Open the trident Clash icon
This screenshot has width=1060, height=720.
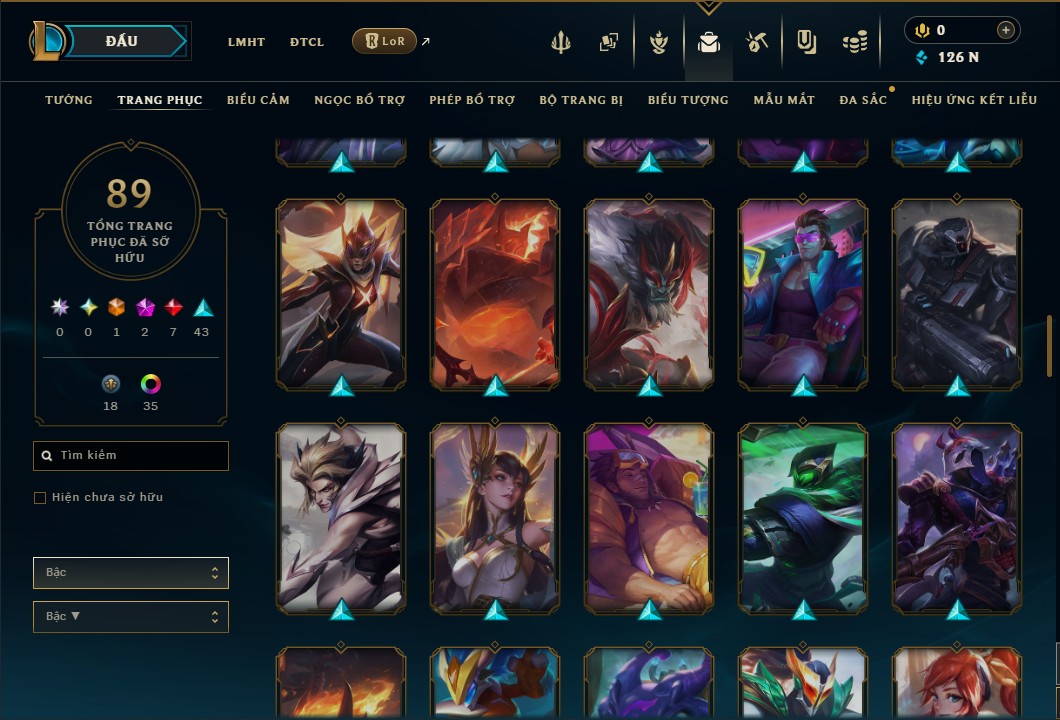(x=561, y=42)
